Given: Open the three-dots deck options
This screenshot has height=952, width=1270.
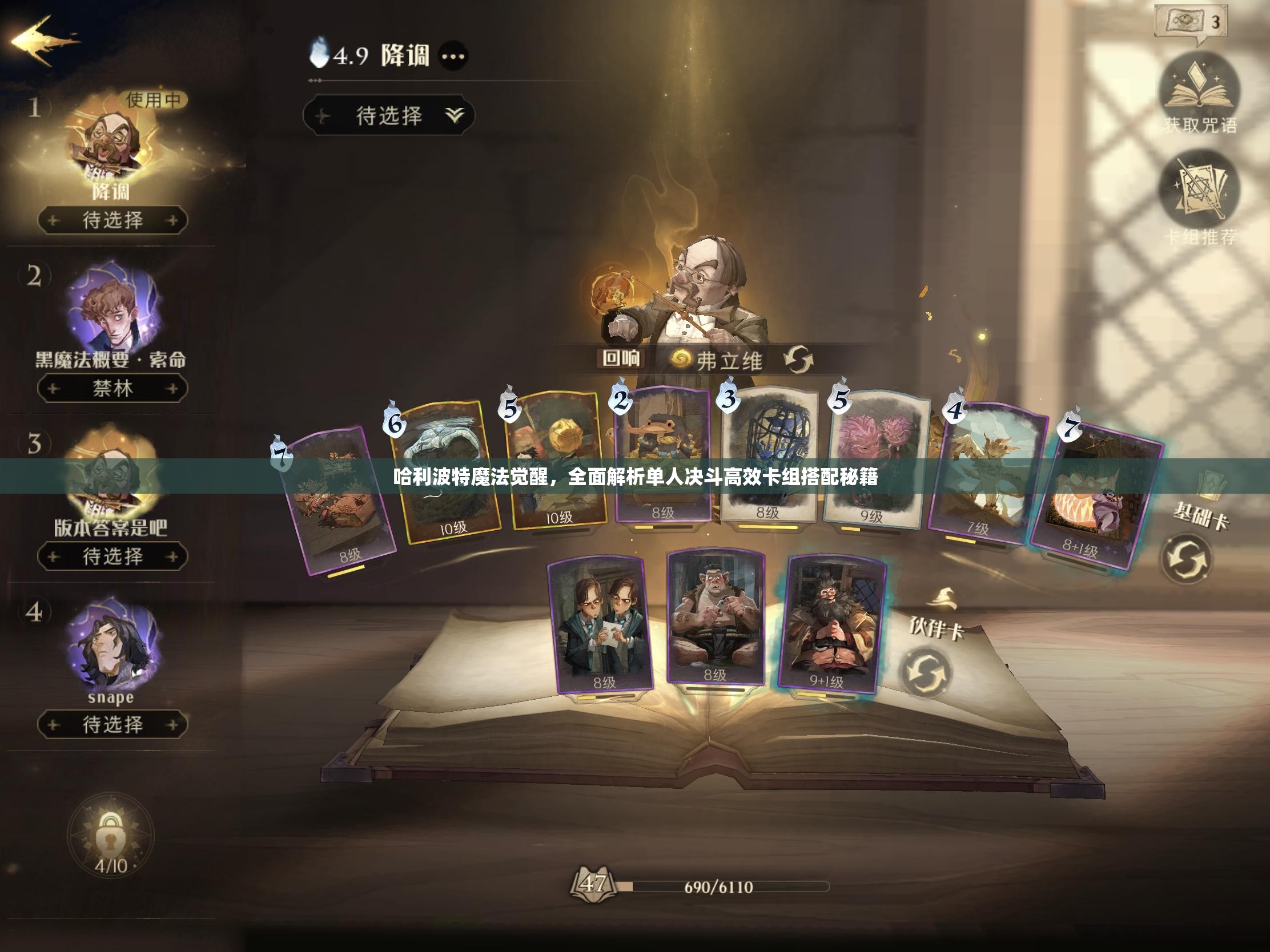Looking at the screenshot, I should [x=453, y=57].
